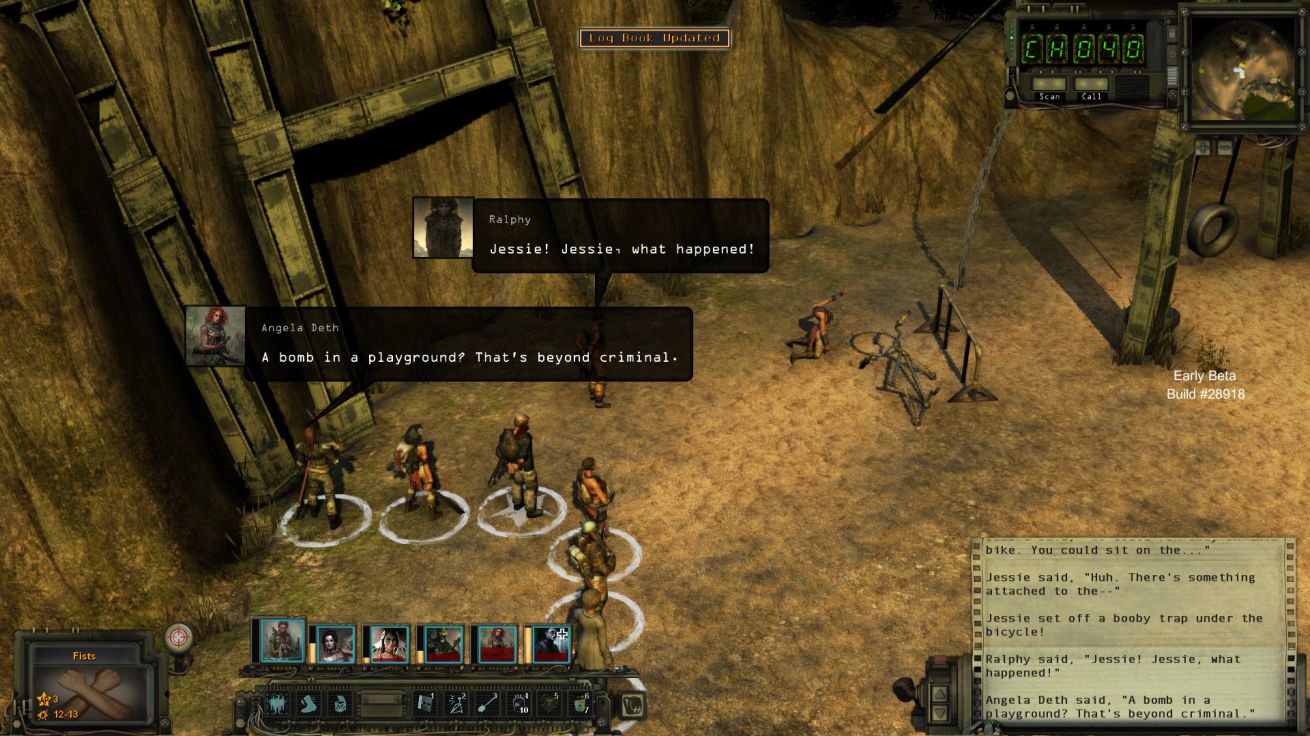
Task: Click the group formation squad icon
Action: click(x=277, y=704)
